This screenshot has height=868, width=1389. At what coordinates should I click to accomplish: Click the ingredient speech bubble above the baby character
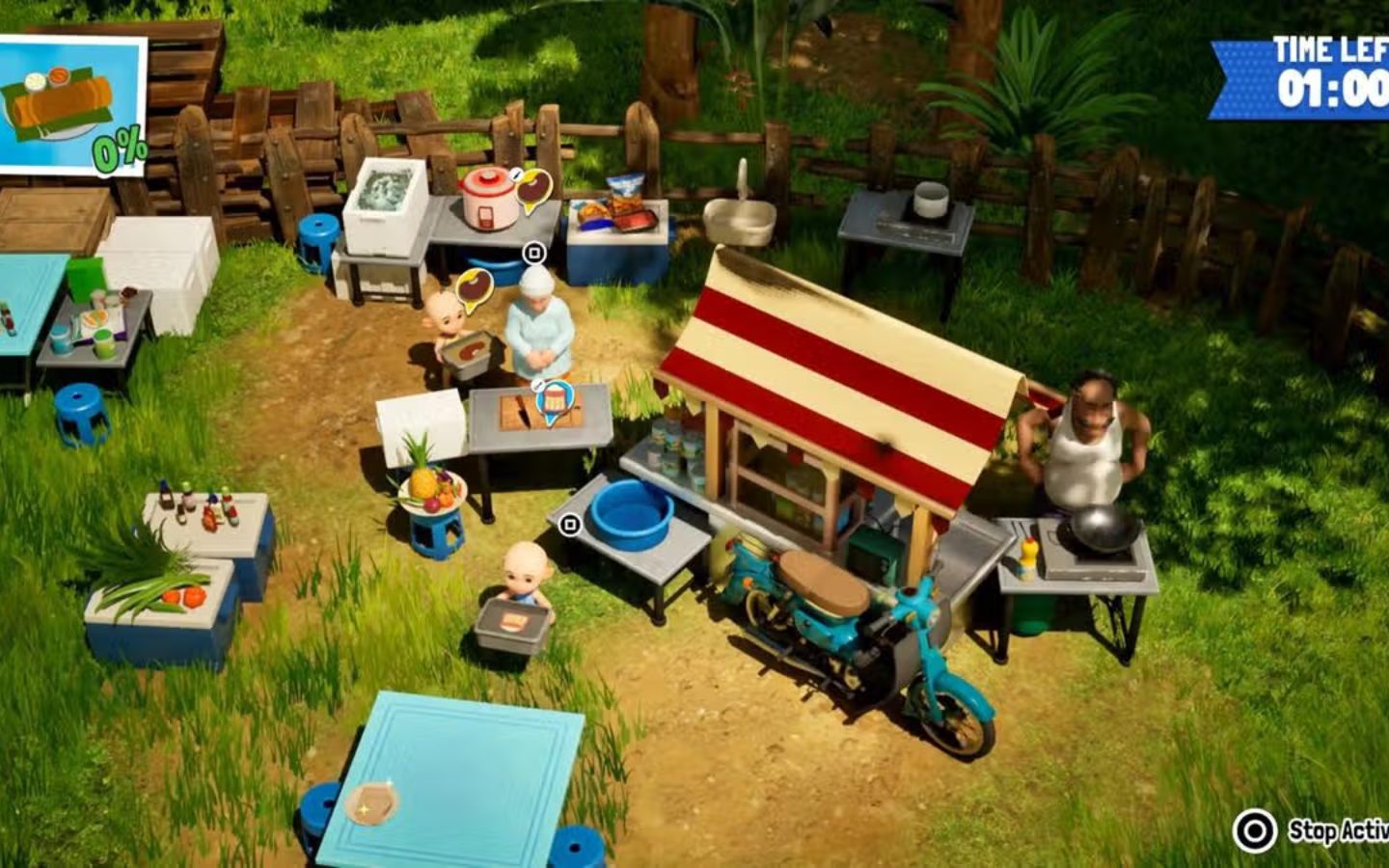click(x=475, y=285)
